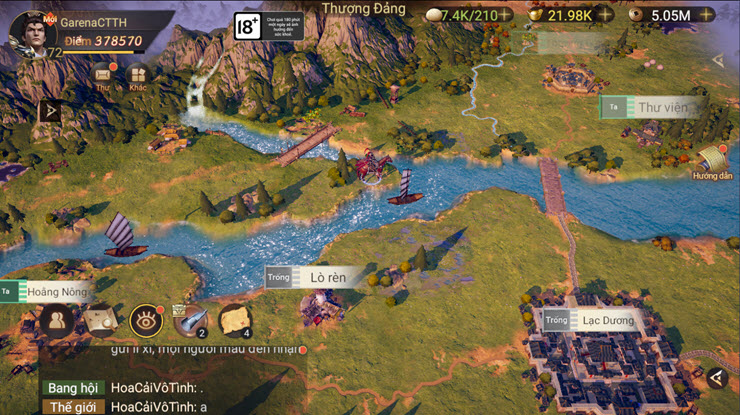Select the Thư viện location label
This screenshot has width=740, height=415.
(663, 106)
